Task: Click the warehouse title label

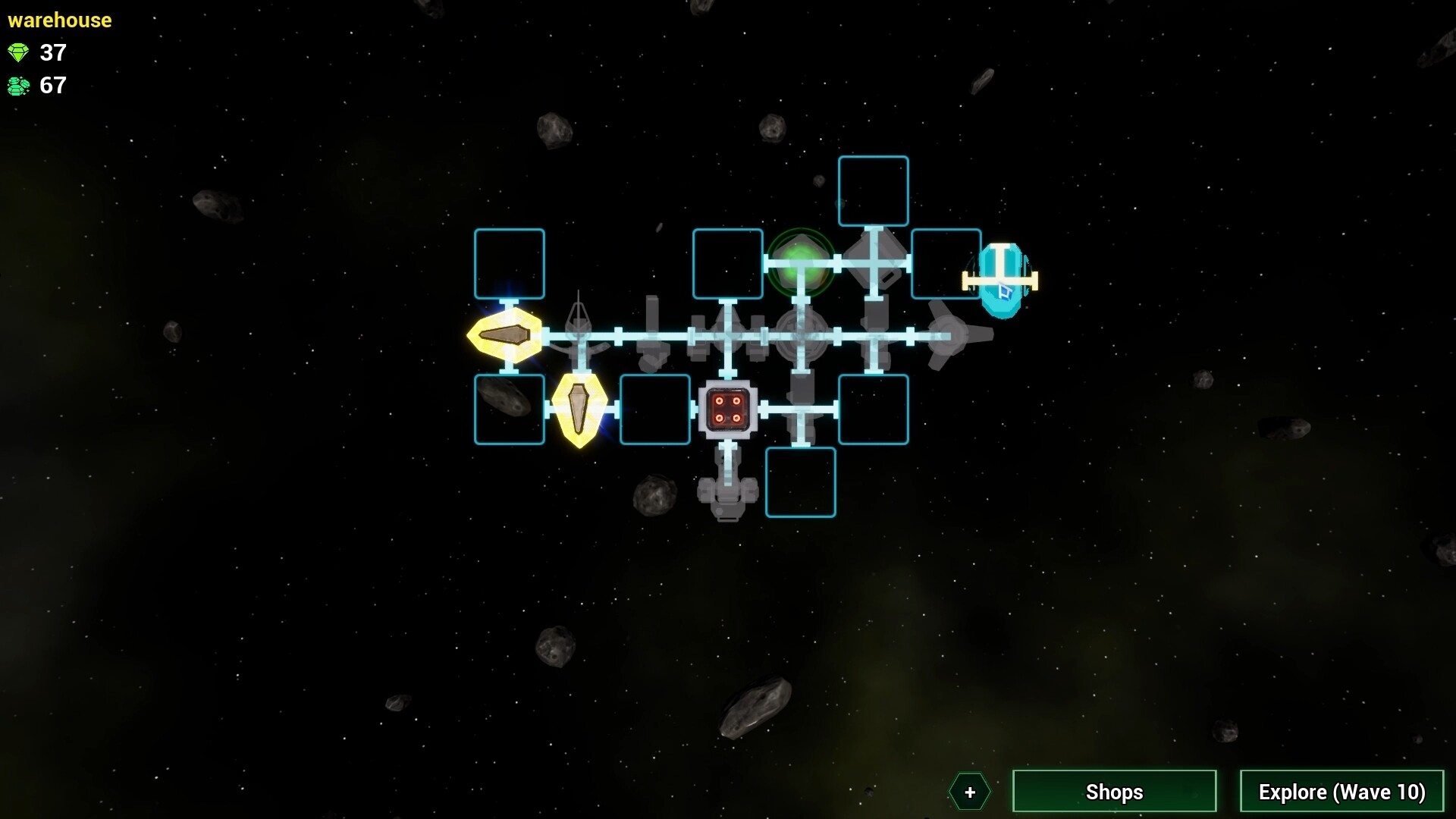Action: coord(59,20)
